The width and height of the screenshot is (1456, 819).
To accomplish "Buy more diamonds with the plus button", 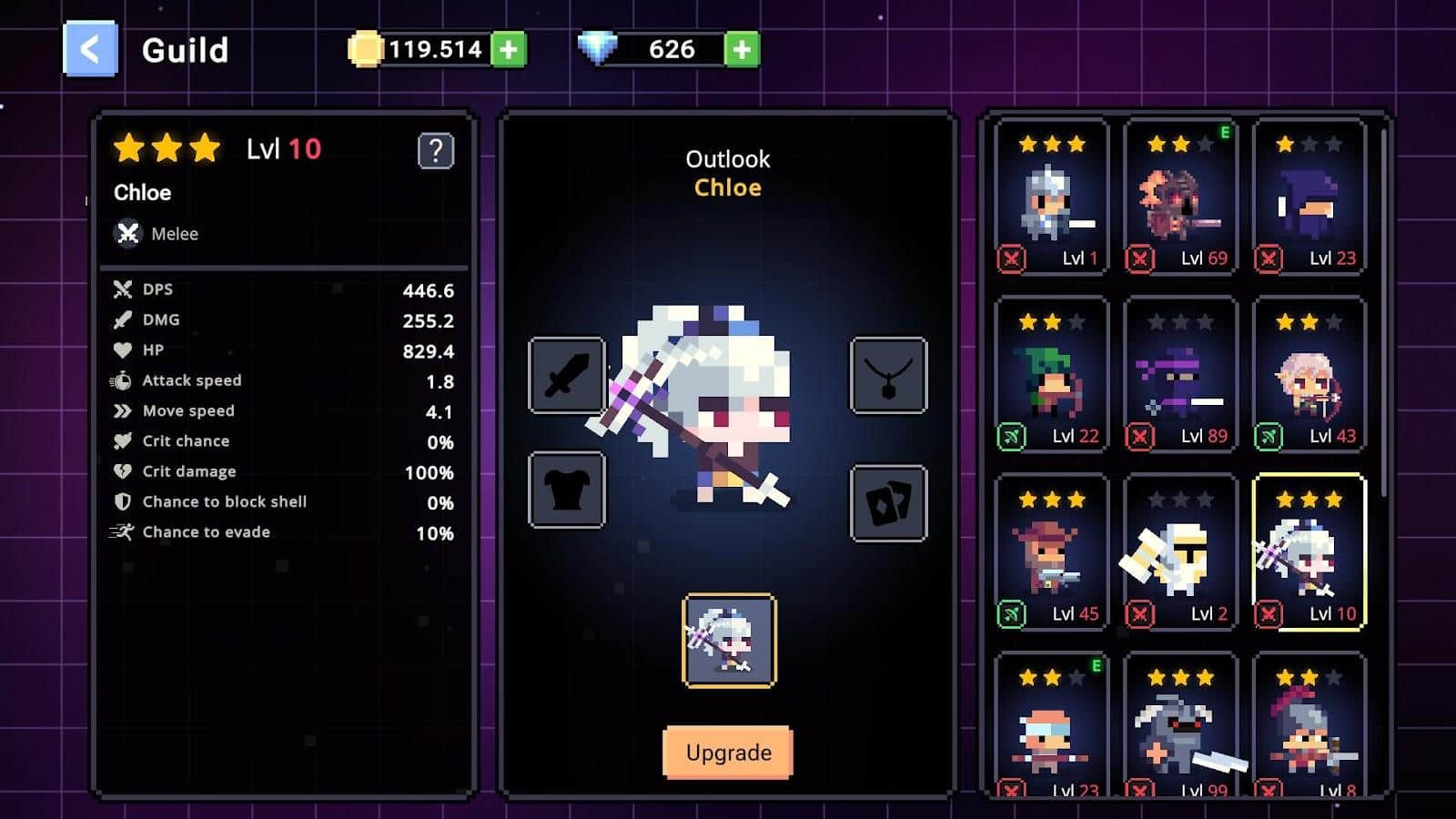I will coord(742,49).
